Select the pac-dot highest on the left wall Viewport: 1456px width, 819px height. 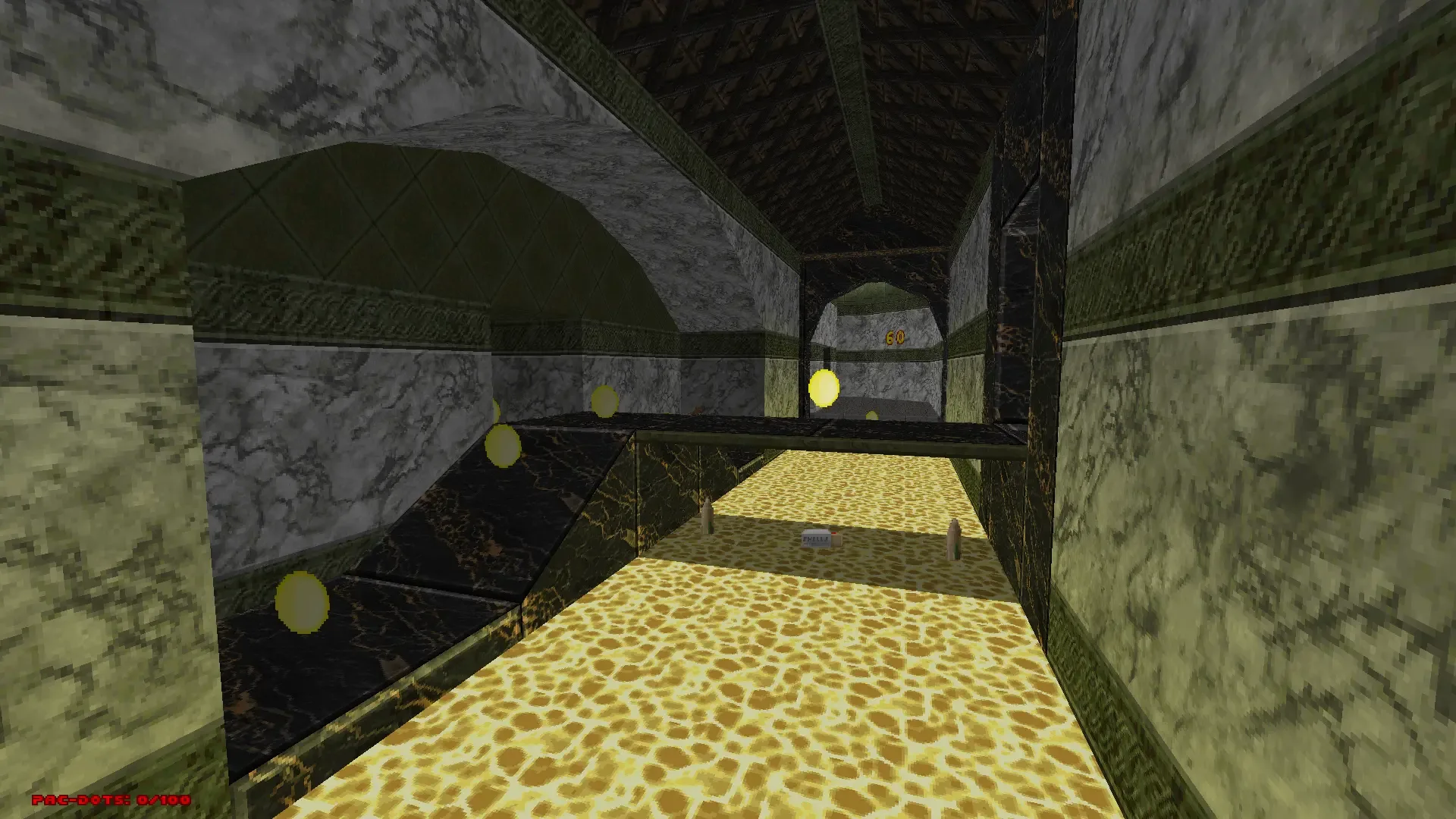604,402
